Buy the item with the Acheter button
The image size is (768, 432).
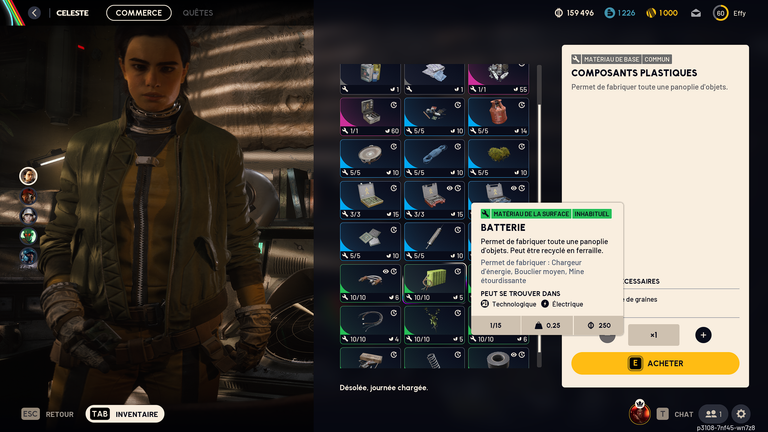pyautogui.click(x=655, y=363)
